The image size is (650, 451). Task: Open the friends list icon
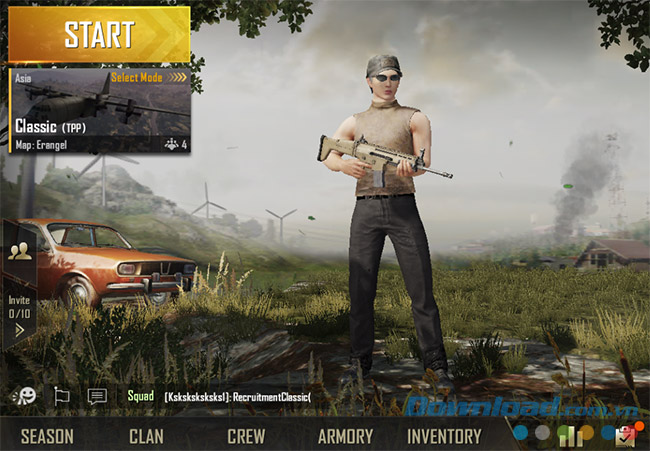tap(19, 252)
